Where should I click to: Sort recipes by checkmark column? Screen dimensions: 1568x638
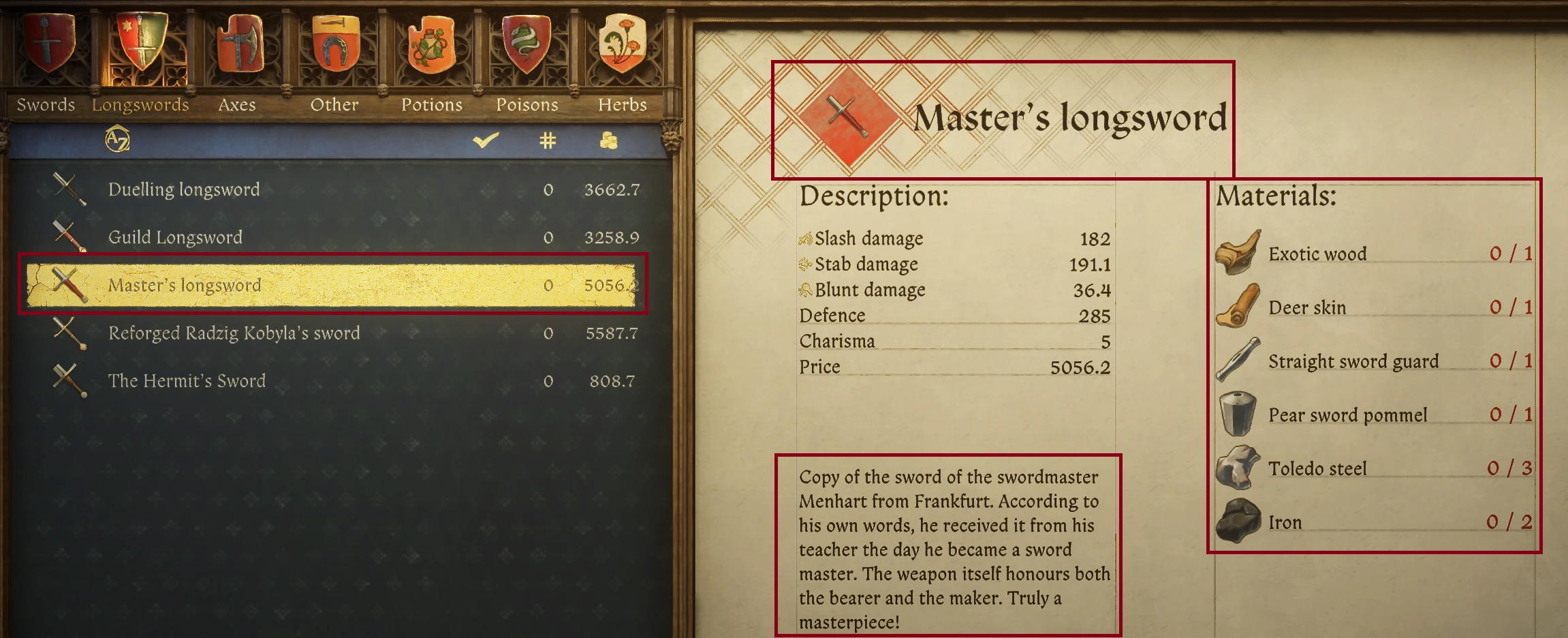tap(486, 140)
